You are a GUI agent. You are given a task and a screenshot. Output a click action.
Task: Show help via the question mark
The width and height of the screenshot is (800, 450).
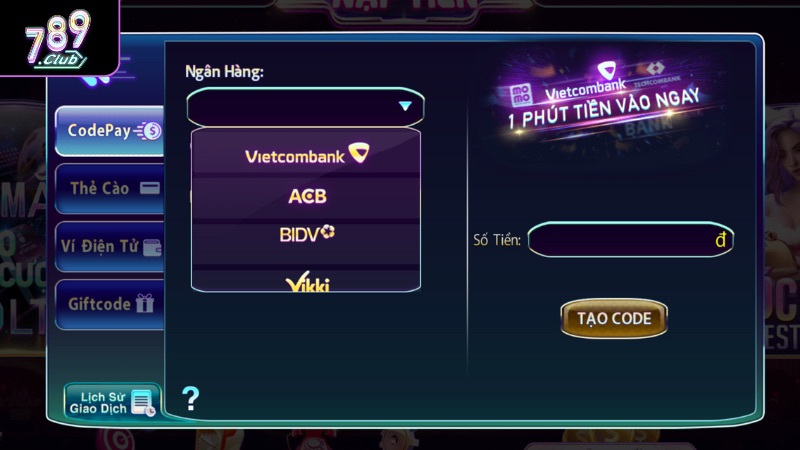coord(191,399)
